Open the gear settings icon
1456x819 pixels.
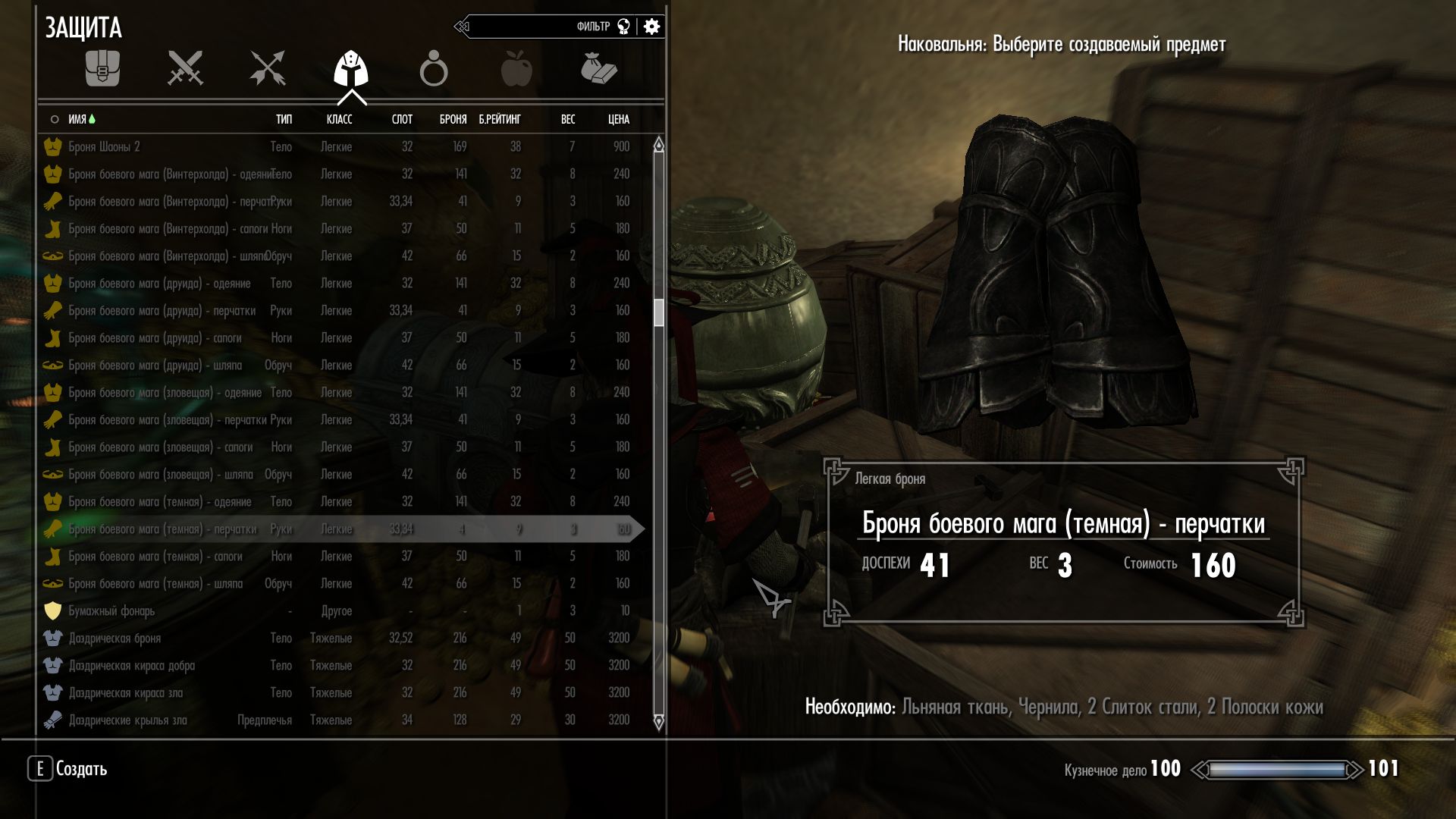[x=651, y=27]
